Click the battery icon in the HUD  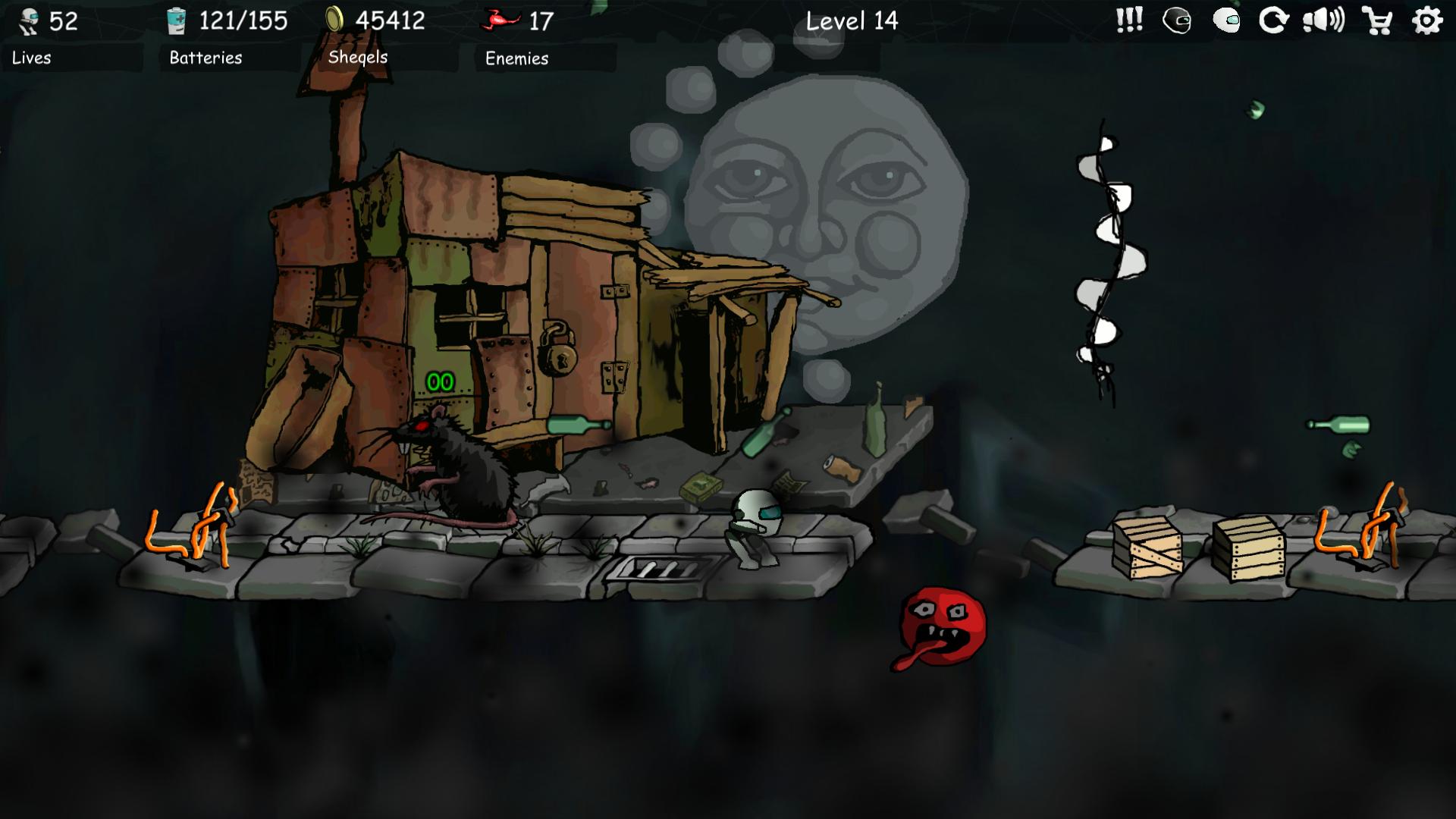(177, 20)
